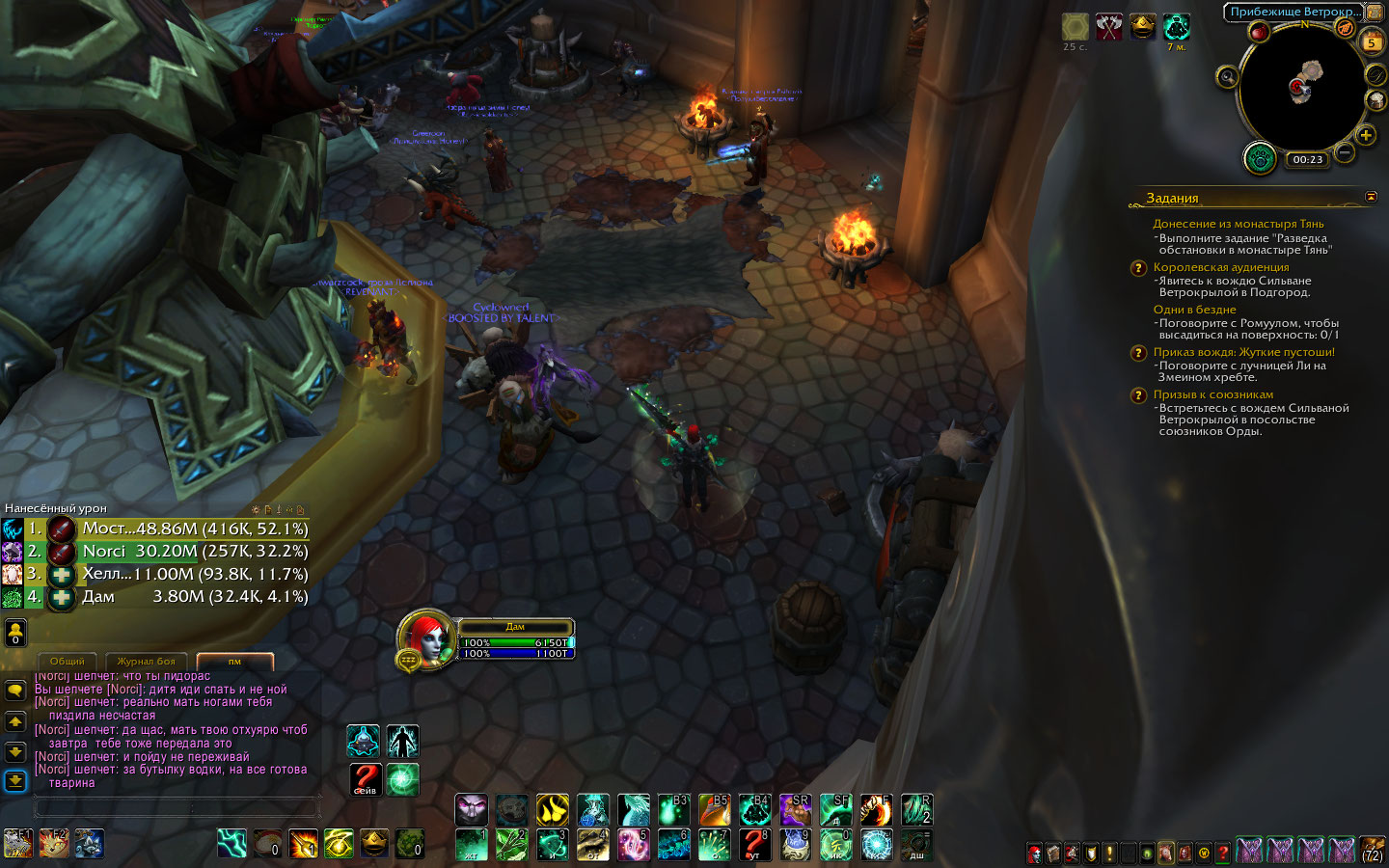Image resolution: width=1389 pixels, height=868 pixels.
Task: Activate the action bar slot bound to key 5
Action: pos(633,844)
